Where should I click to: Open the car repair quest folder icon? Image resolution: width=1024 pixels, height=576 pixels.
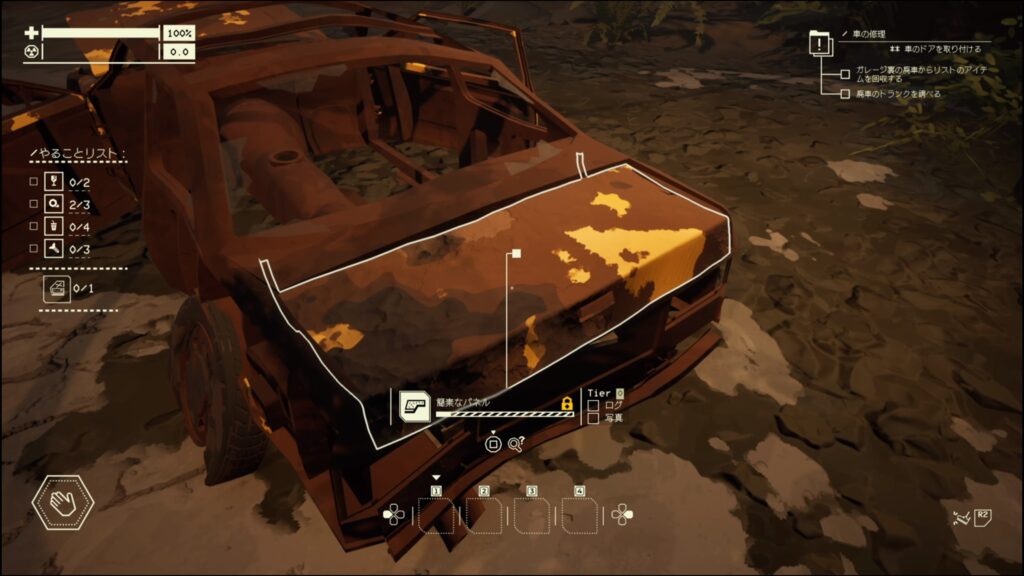pos(821,46)
